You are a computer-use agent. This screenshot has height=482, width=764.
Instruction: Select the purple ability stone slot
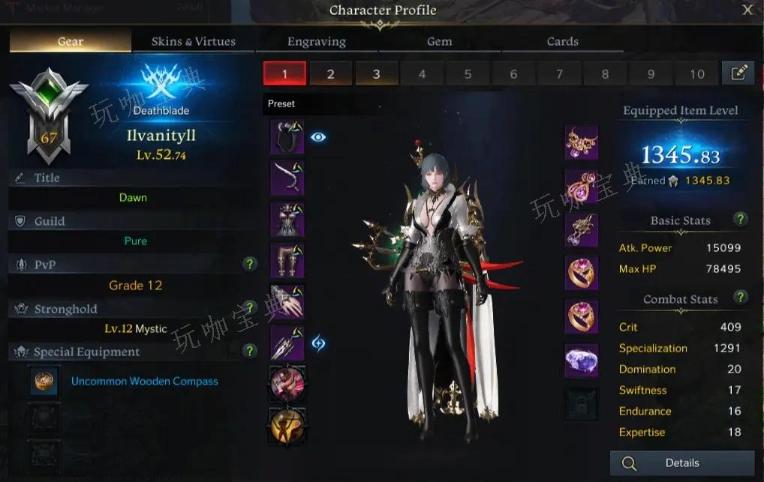[581, 360]
